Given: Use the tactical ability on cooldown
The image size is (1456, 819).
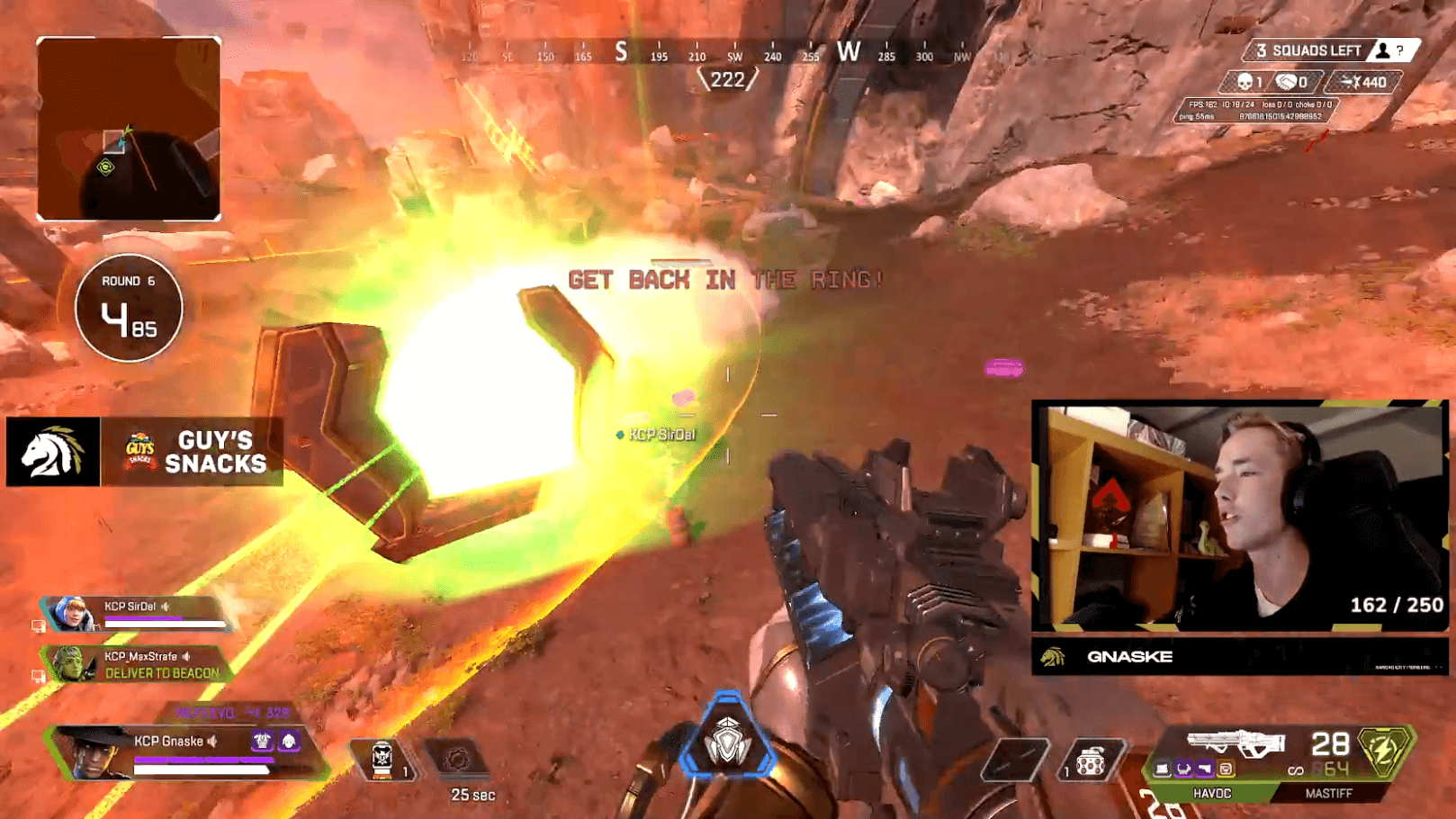Looking at the screenshot, I should pyautogui.click(x=457, y=760).
